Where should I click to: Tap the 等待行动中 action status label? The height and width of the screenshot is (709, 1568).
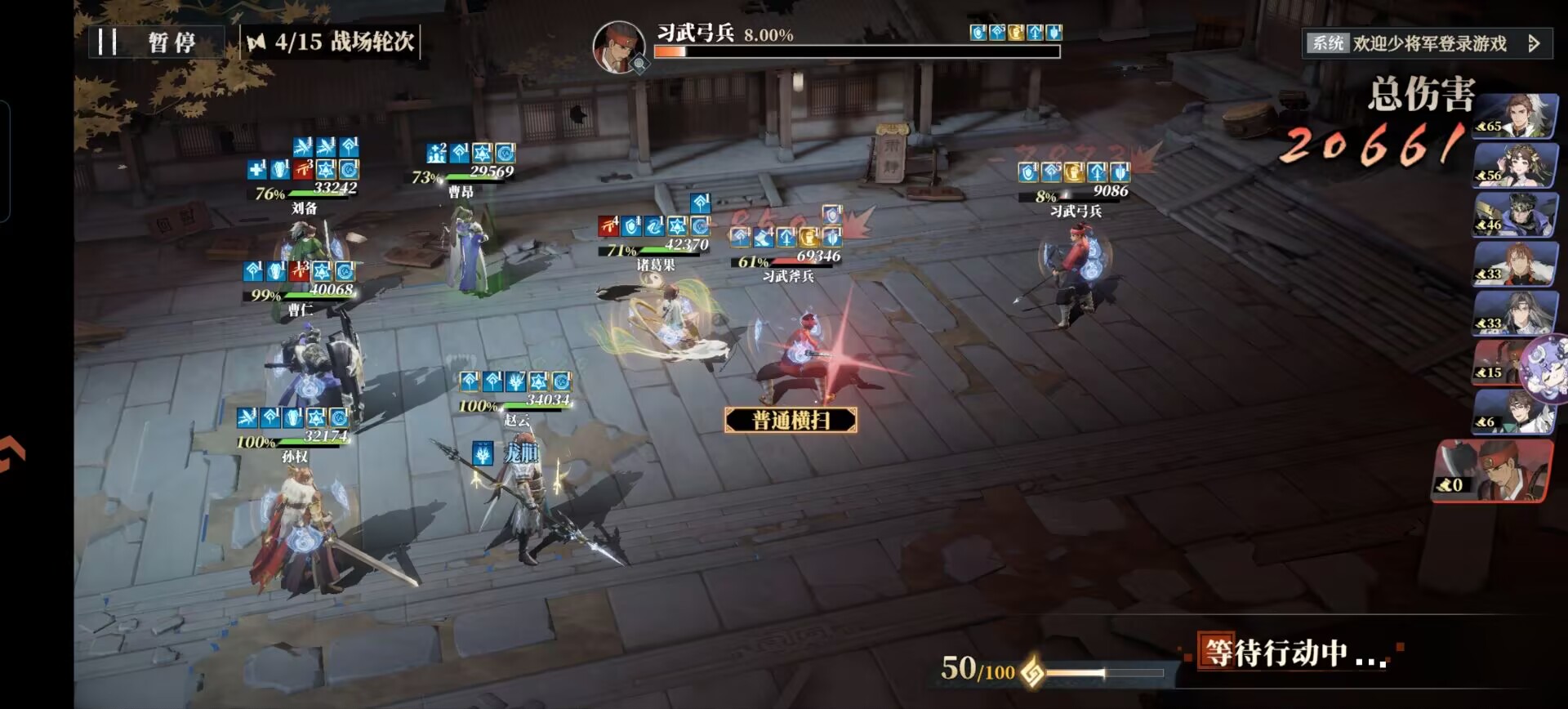tap(1290, 652)
